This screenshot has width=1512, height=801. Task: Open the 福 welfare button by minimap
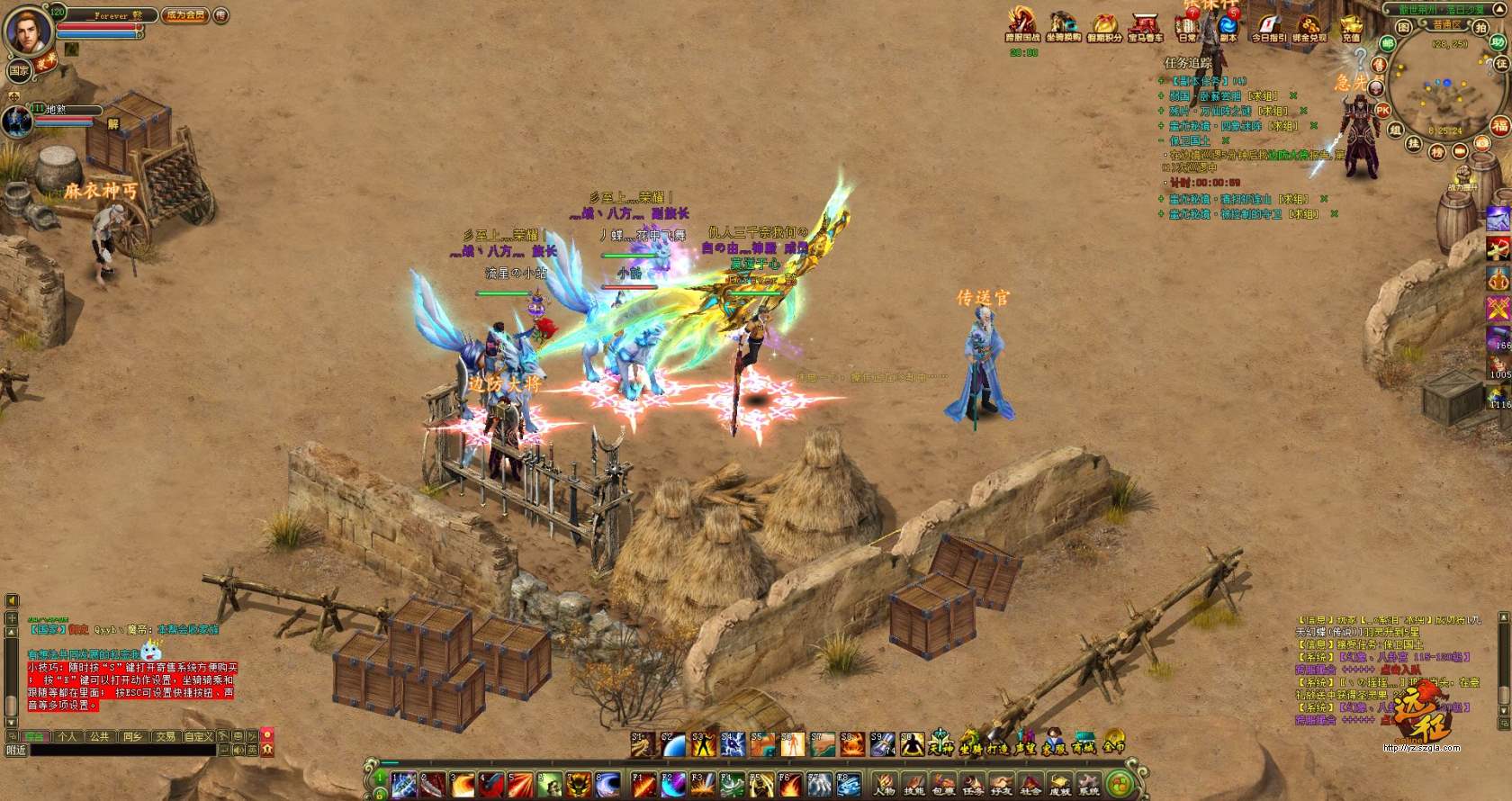1499,126
